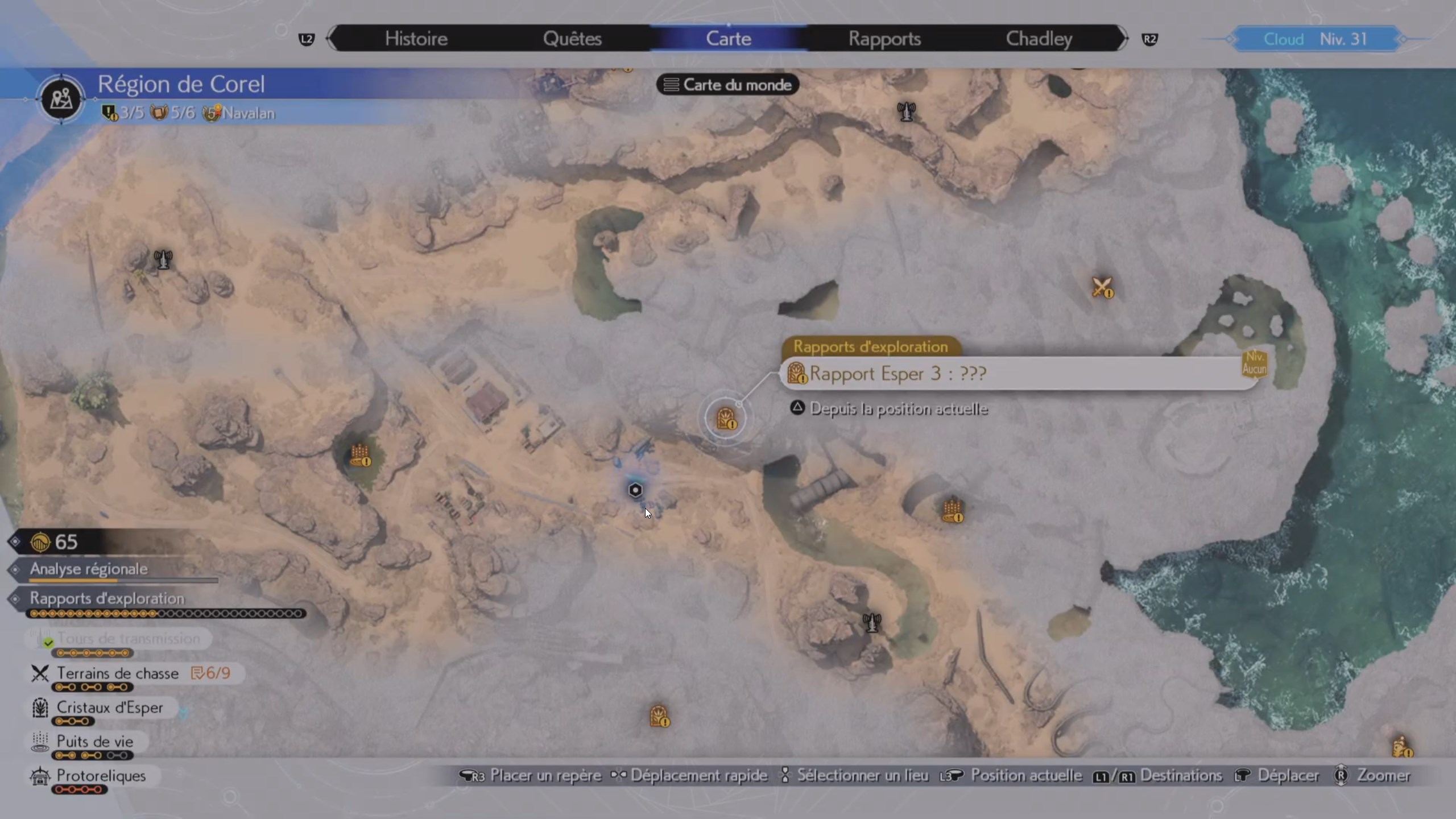Select the crossed swords hunting ground marker

(x=1102, y=287)
